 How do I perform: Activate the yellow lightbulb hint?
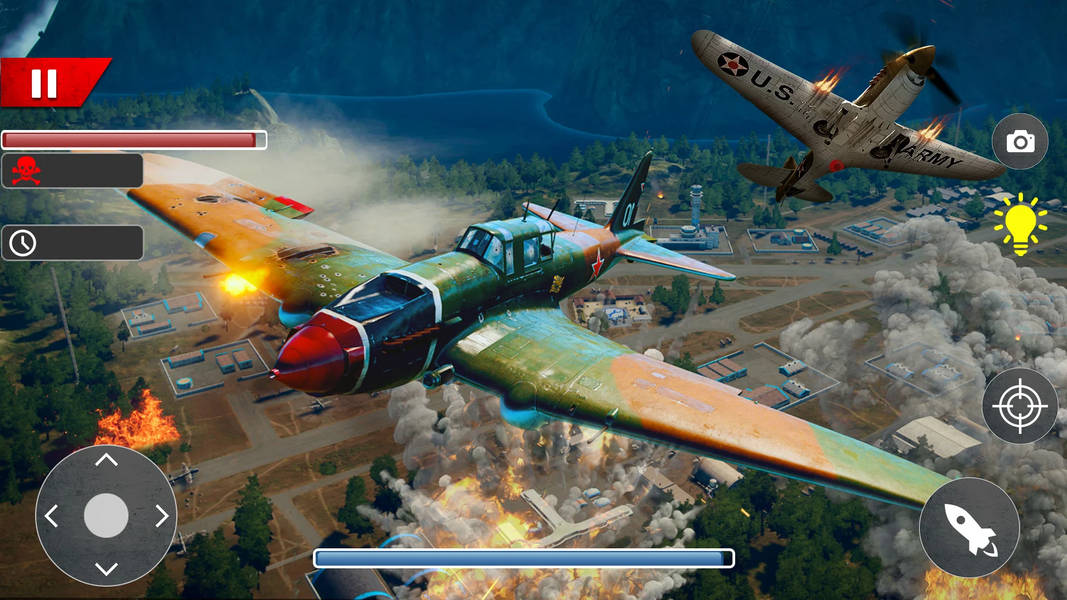click(x=1020, y=223)
